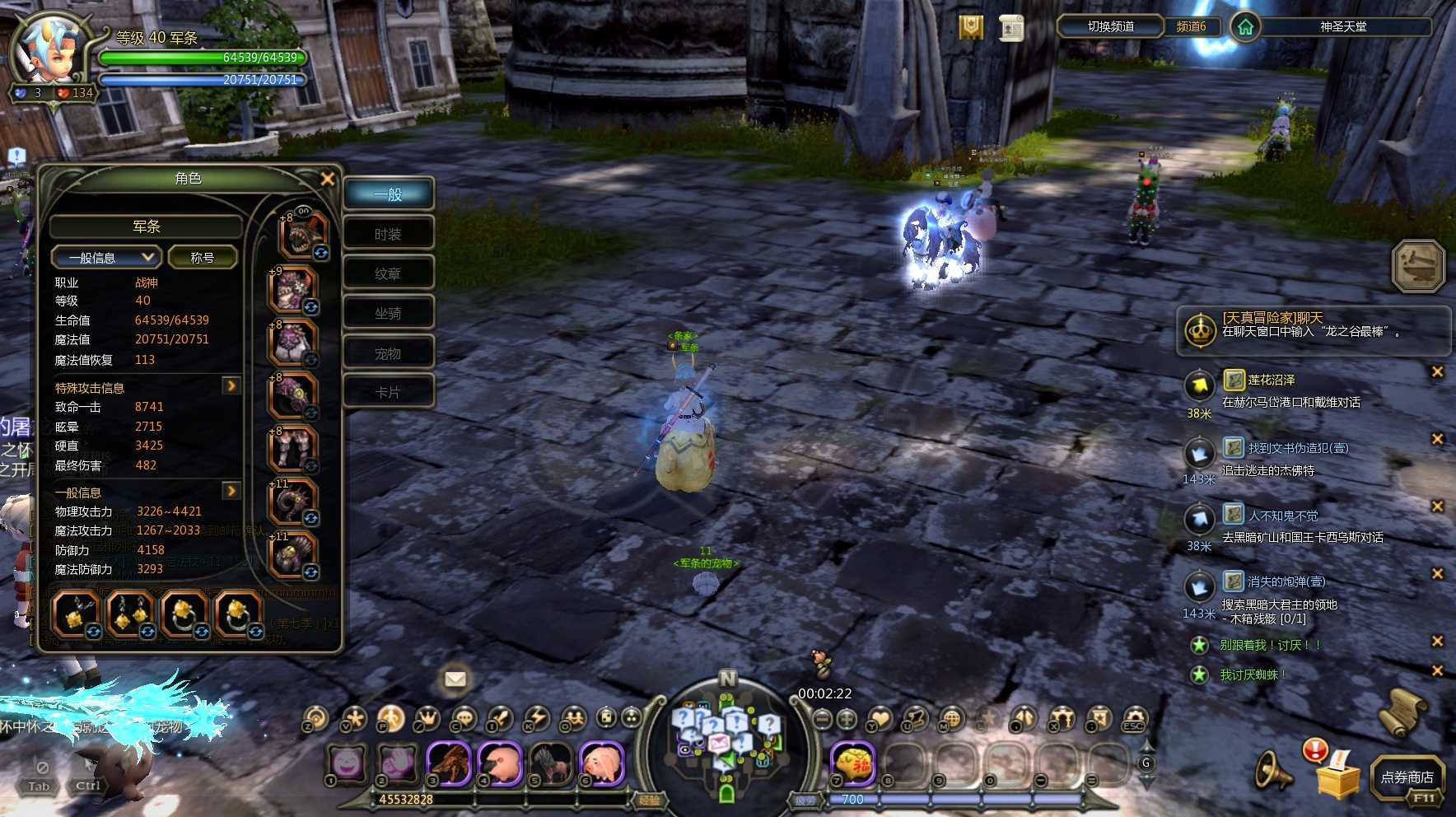The height and width of the screenshot is (817, 1456).
Task: Open the 人不知鬼不觉 quest entry
Action: click(1282, 516)
